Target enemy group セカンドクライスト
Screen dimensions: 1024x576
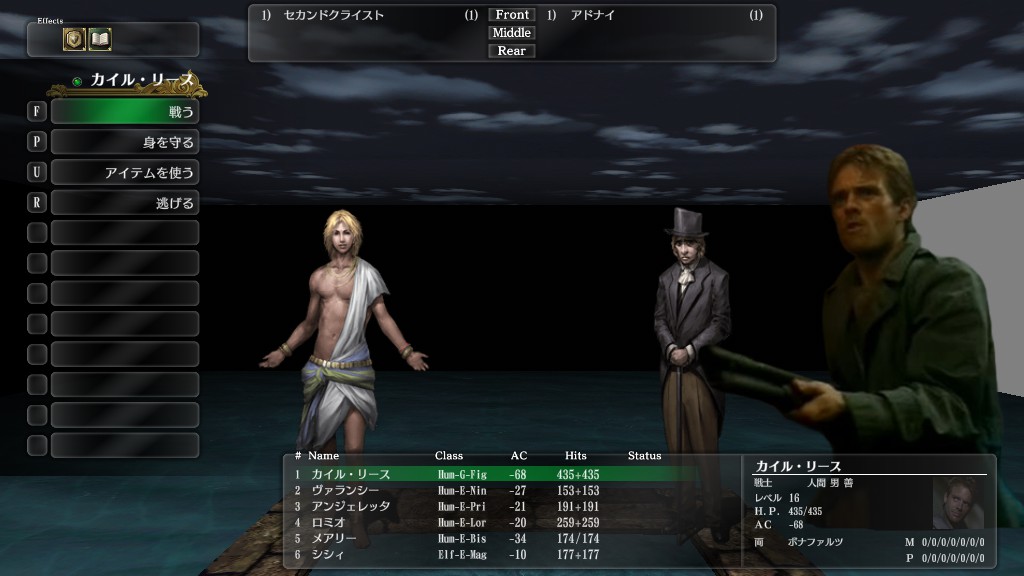(334, 15)
